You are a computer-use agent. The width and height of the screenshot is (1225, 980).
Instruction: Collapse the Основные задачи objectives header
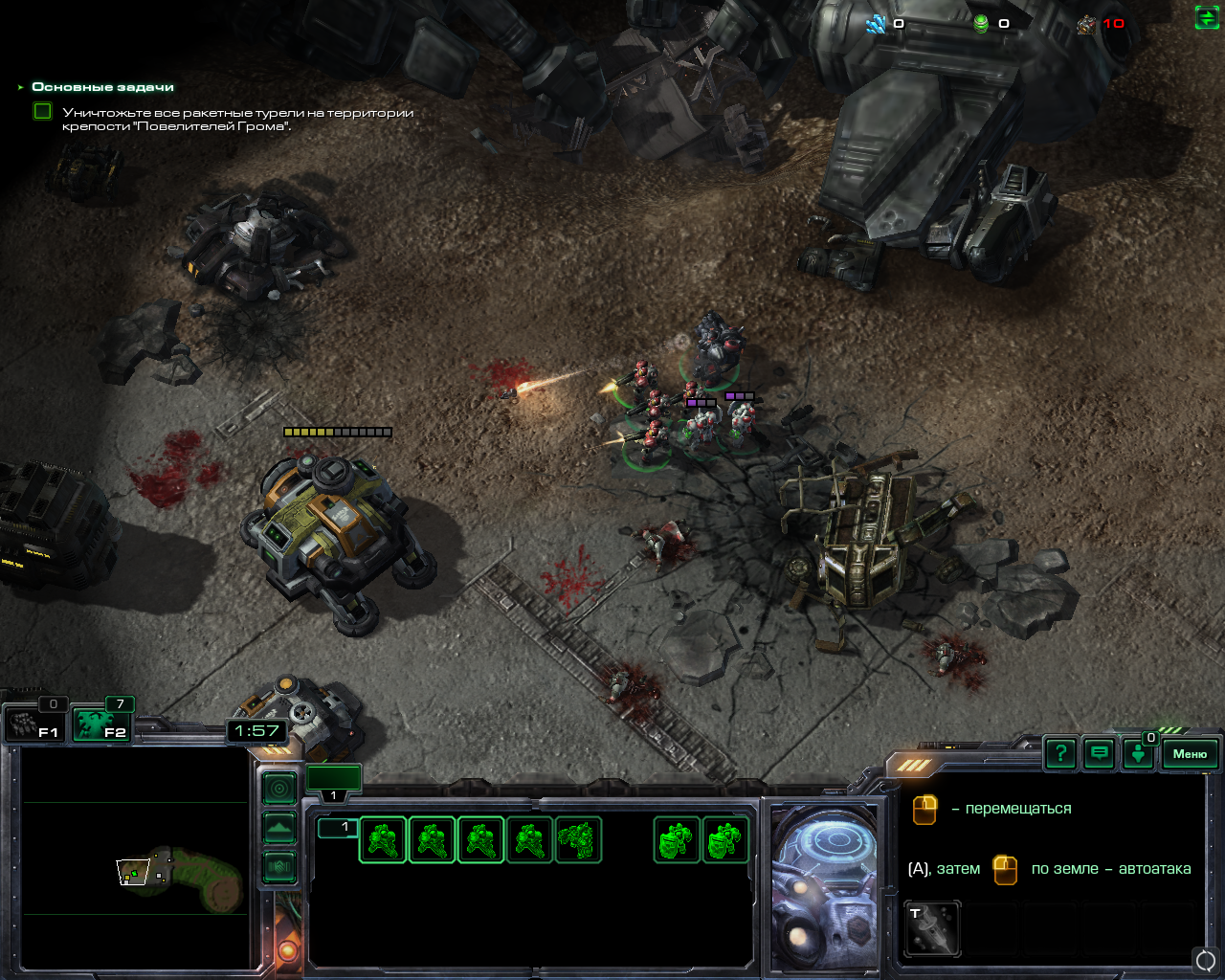pyautogui.click(x=21, y=87)
